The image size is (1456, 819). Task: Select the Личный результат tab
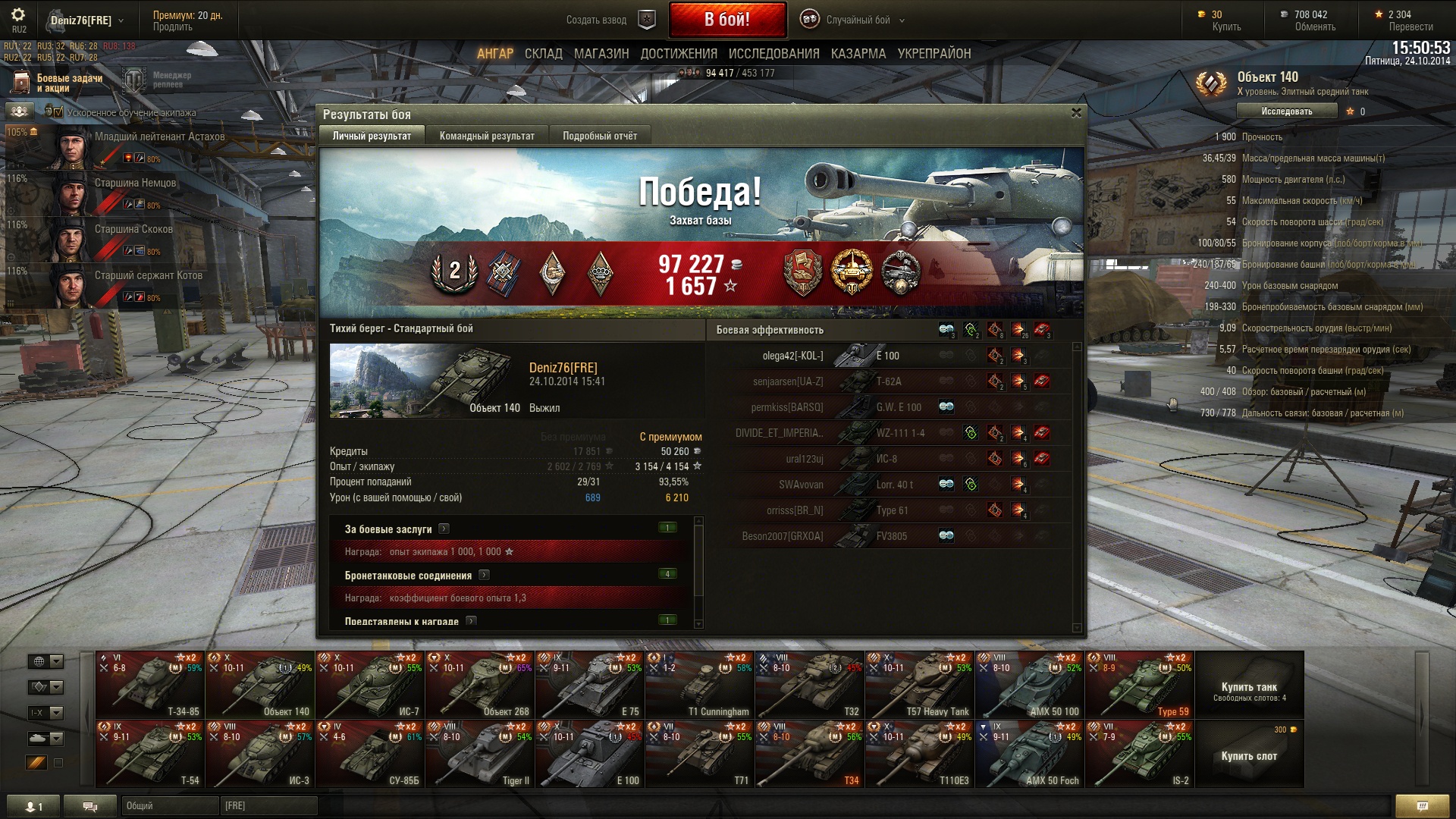[372, 136]
